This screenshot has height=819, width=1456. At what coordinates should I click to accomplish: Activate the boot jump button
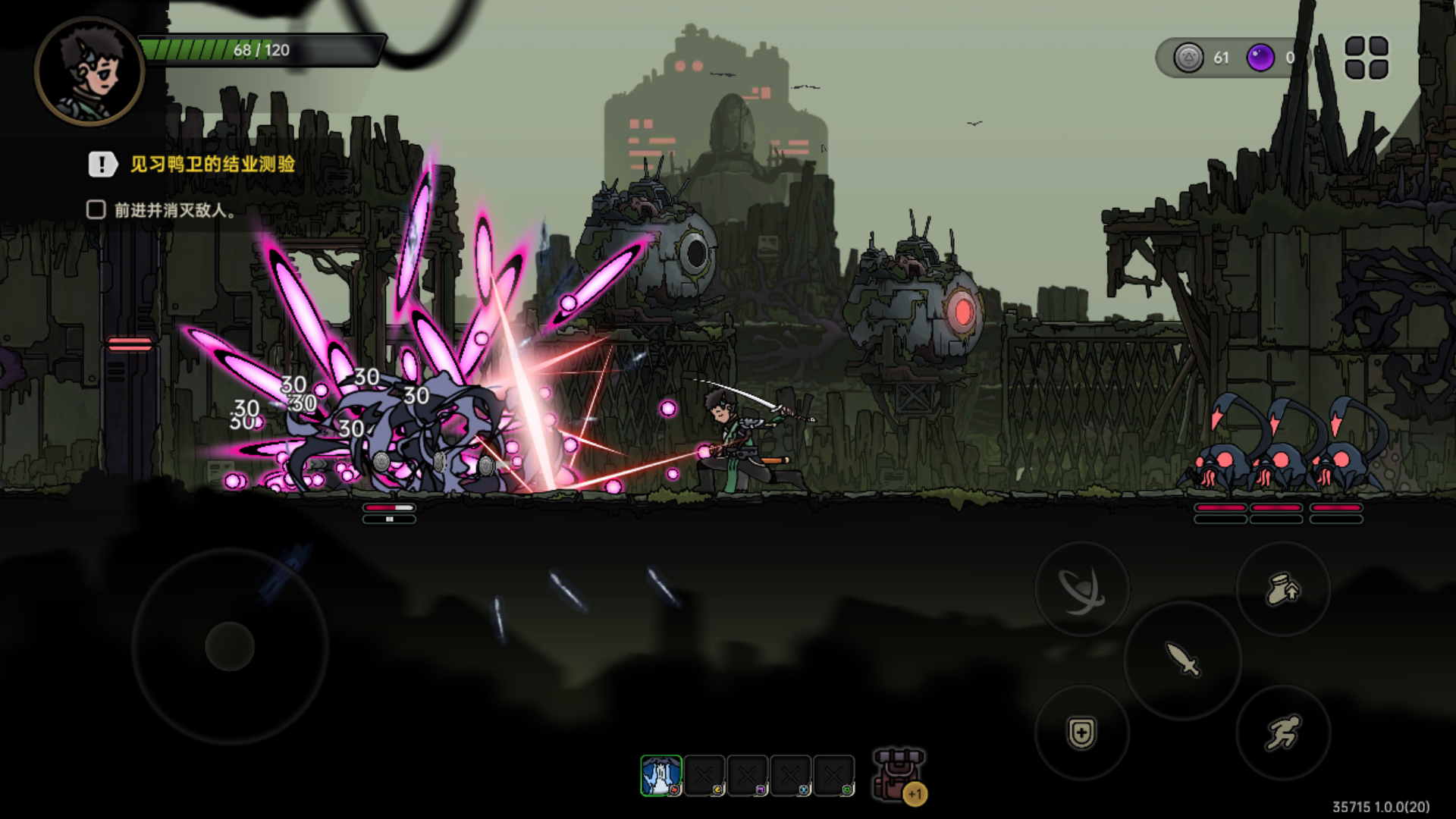[x=1283, y=589]
